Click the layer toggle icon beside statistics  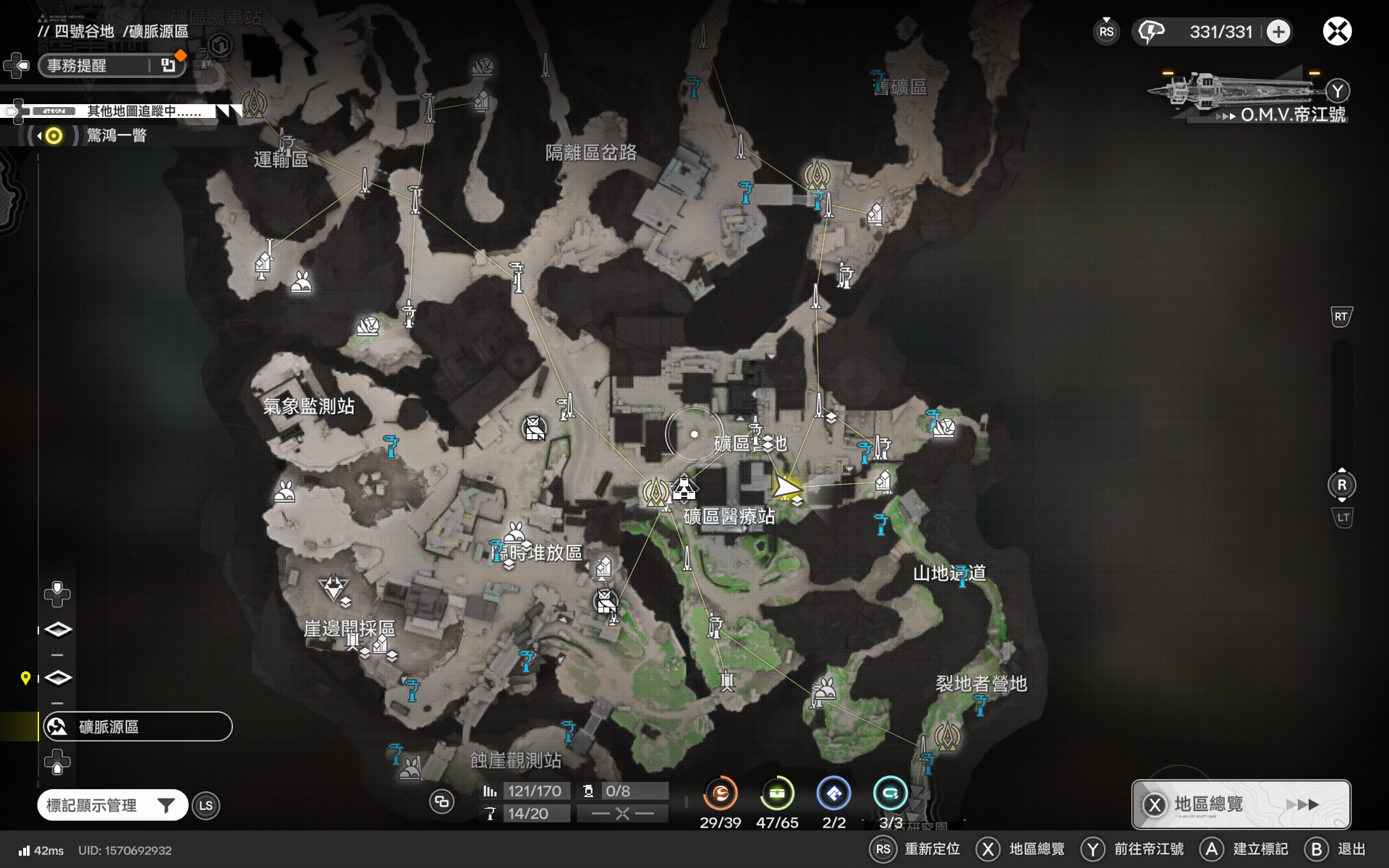click(441, 801)
